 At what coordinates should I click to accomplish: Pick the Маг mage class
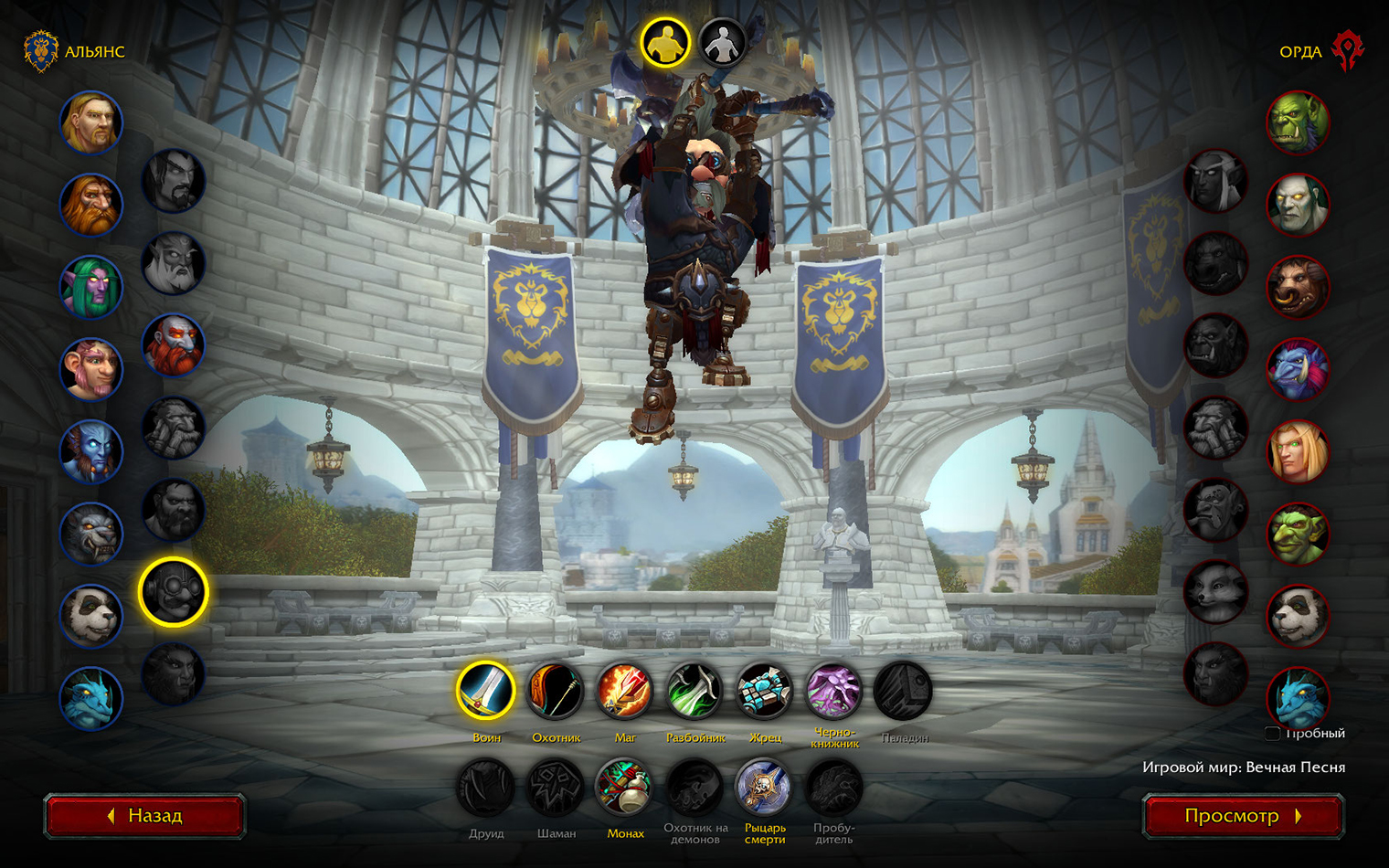[625, 691]
